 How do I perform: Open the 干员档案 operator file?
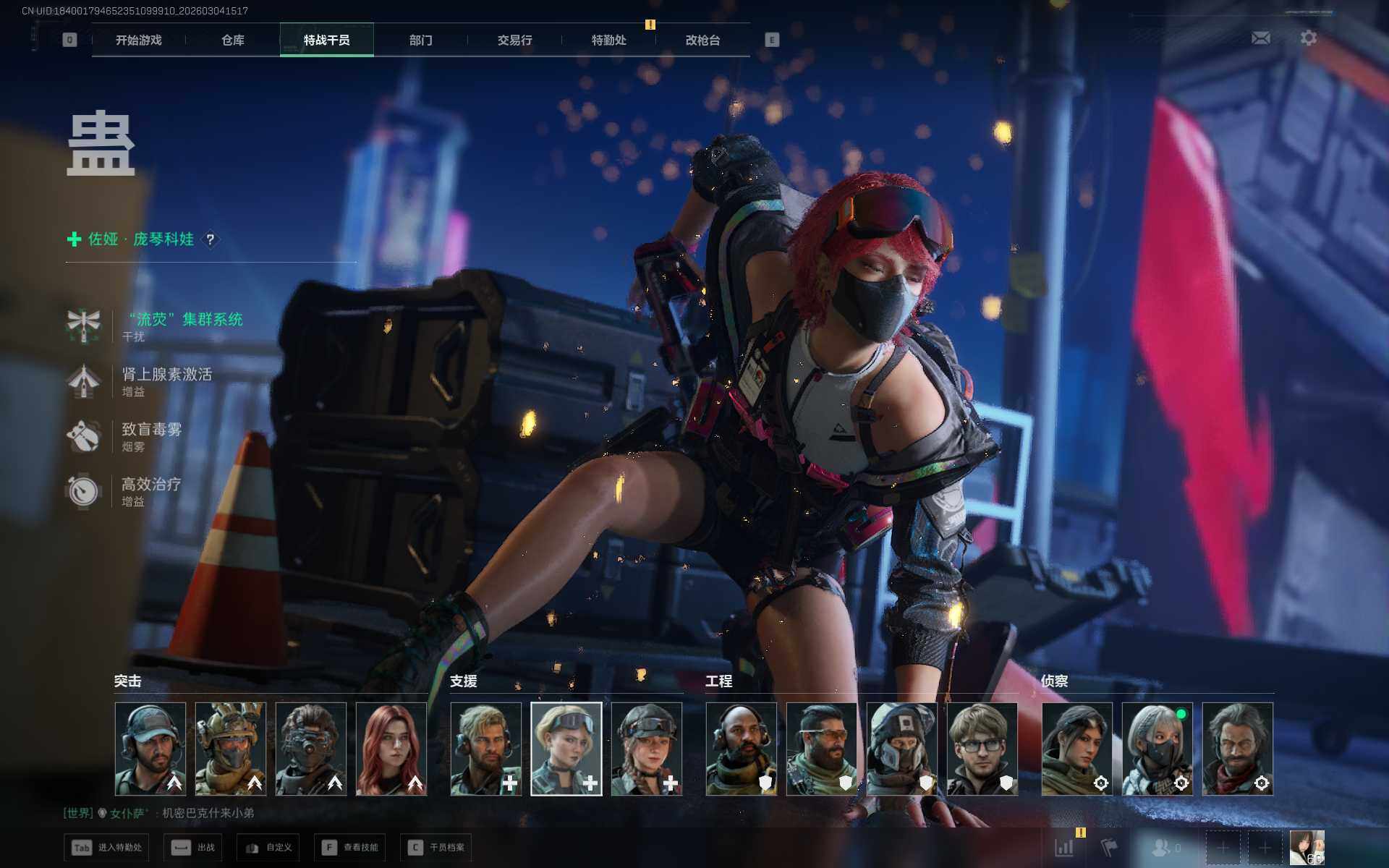436,848
